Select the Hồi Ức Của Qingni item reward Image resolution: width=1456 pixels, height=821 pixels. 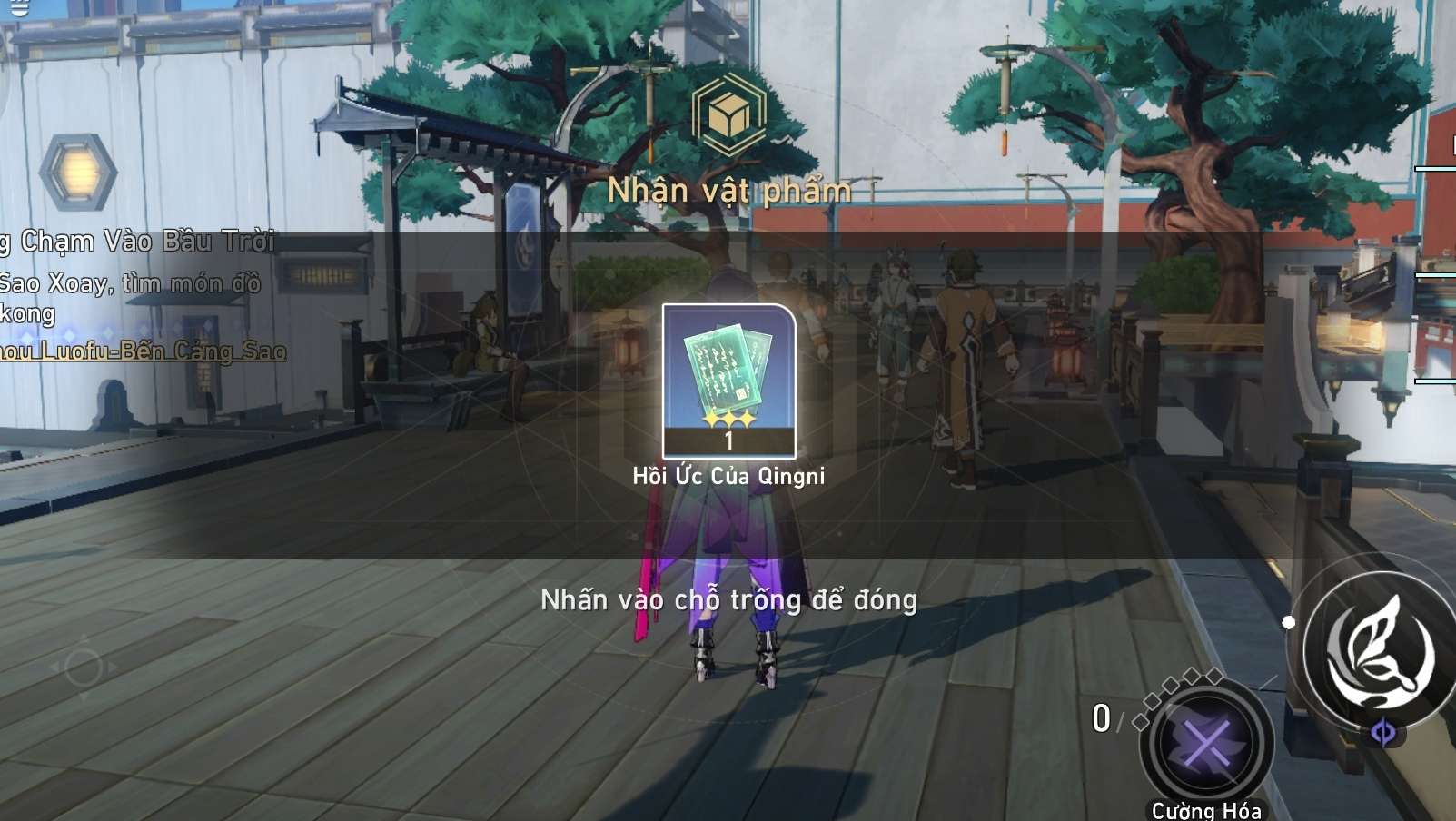click(728, 381)
